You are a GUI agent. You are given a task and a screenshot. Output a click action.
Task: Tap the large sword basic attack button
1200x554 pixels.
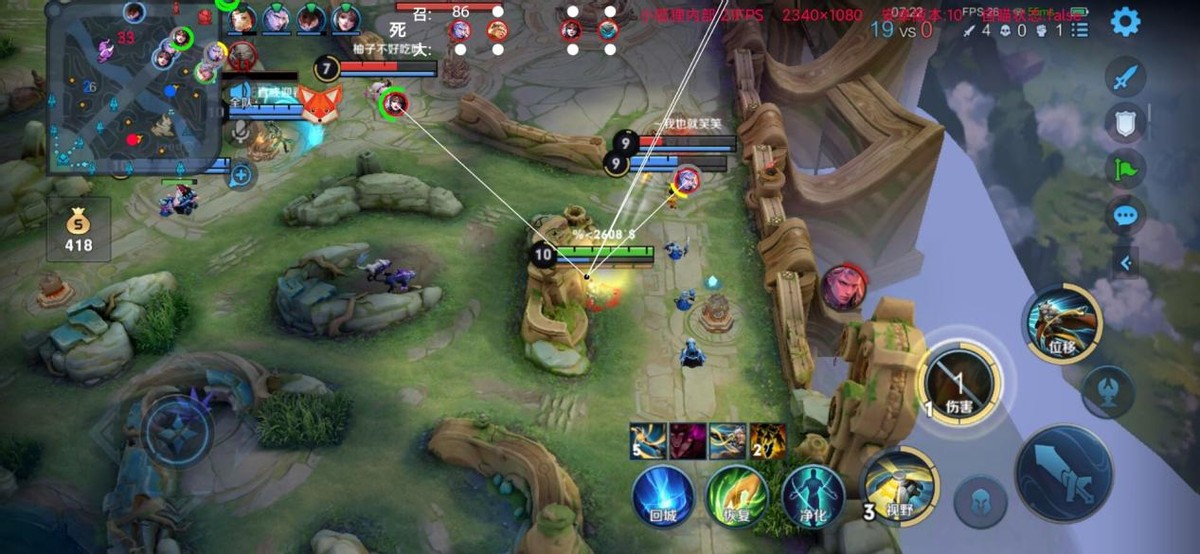coord(1063,474)
